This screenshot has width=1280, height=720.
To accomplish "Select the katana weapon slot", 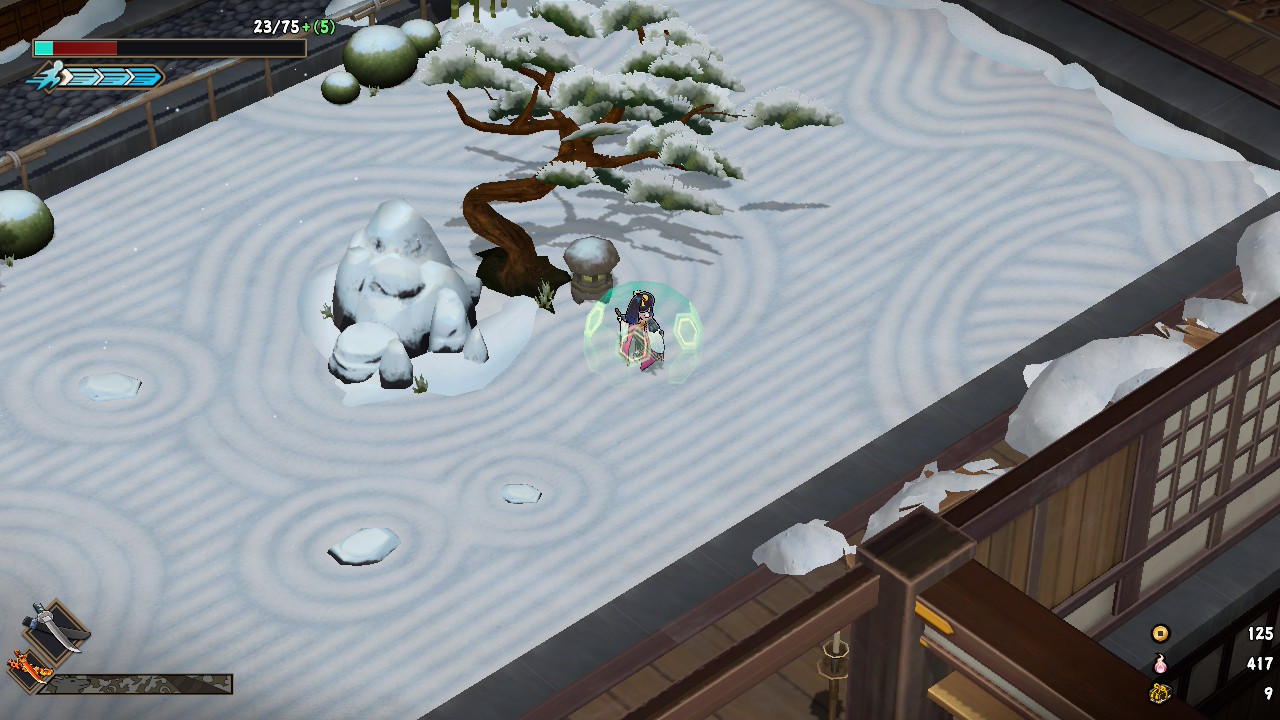I will (56, 627).
